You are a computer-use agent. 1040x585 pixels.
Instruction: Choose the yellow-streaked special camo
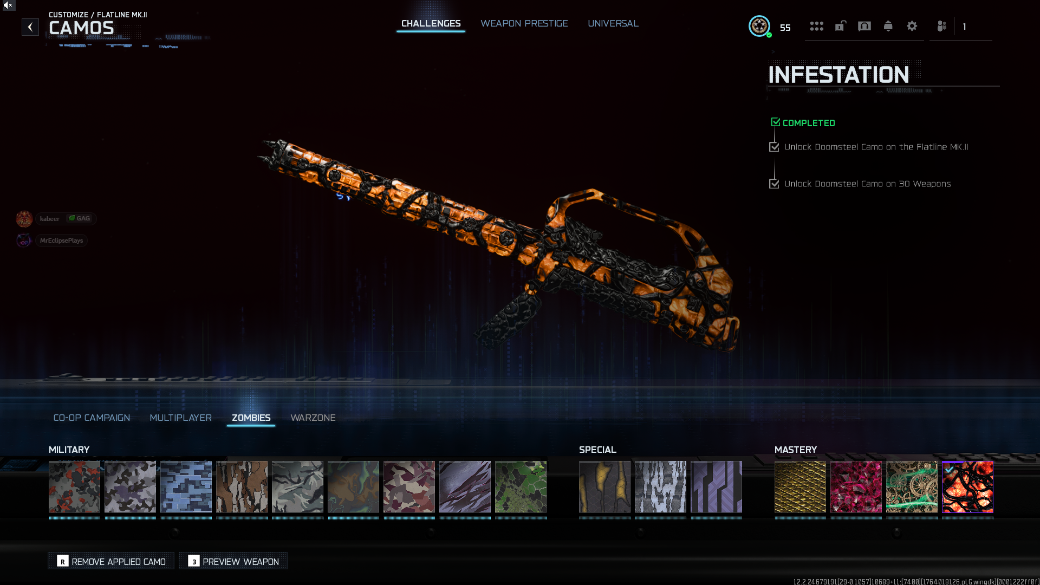pos(605,487)
